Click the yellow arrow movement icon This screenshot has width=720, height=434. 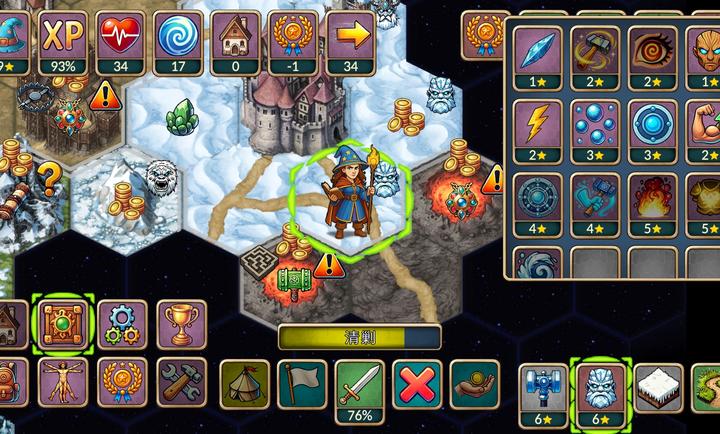350,42
